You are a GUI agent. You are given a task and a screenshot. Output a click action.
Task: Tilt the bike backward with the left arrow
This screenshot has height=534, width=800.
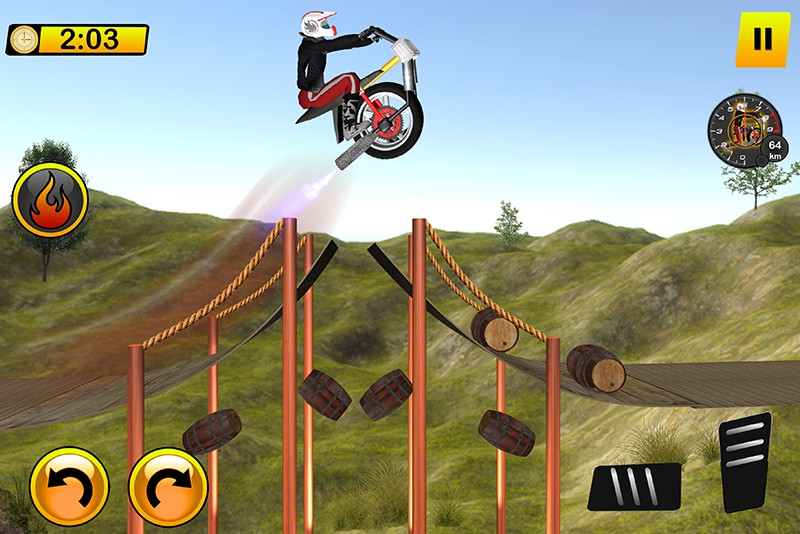[69, 487]
